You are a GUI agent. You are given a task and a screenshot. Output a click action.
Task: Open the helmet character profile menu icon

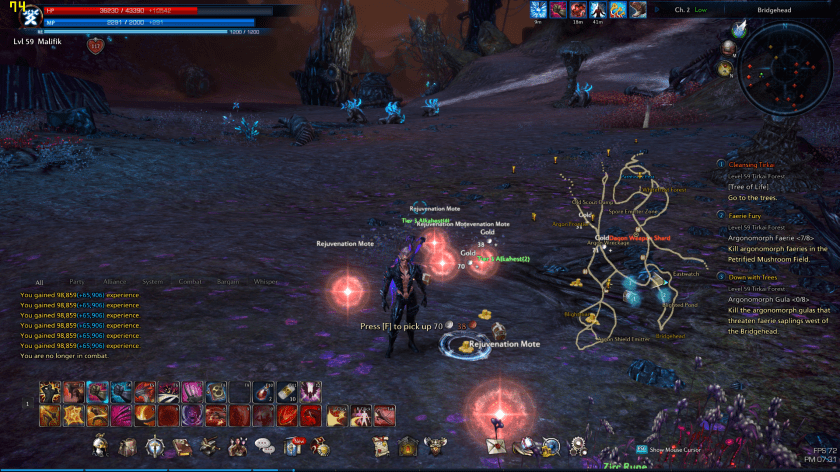(x=100, y=445)
